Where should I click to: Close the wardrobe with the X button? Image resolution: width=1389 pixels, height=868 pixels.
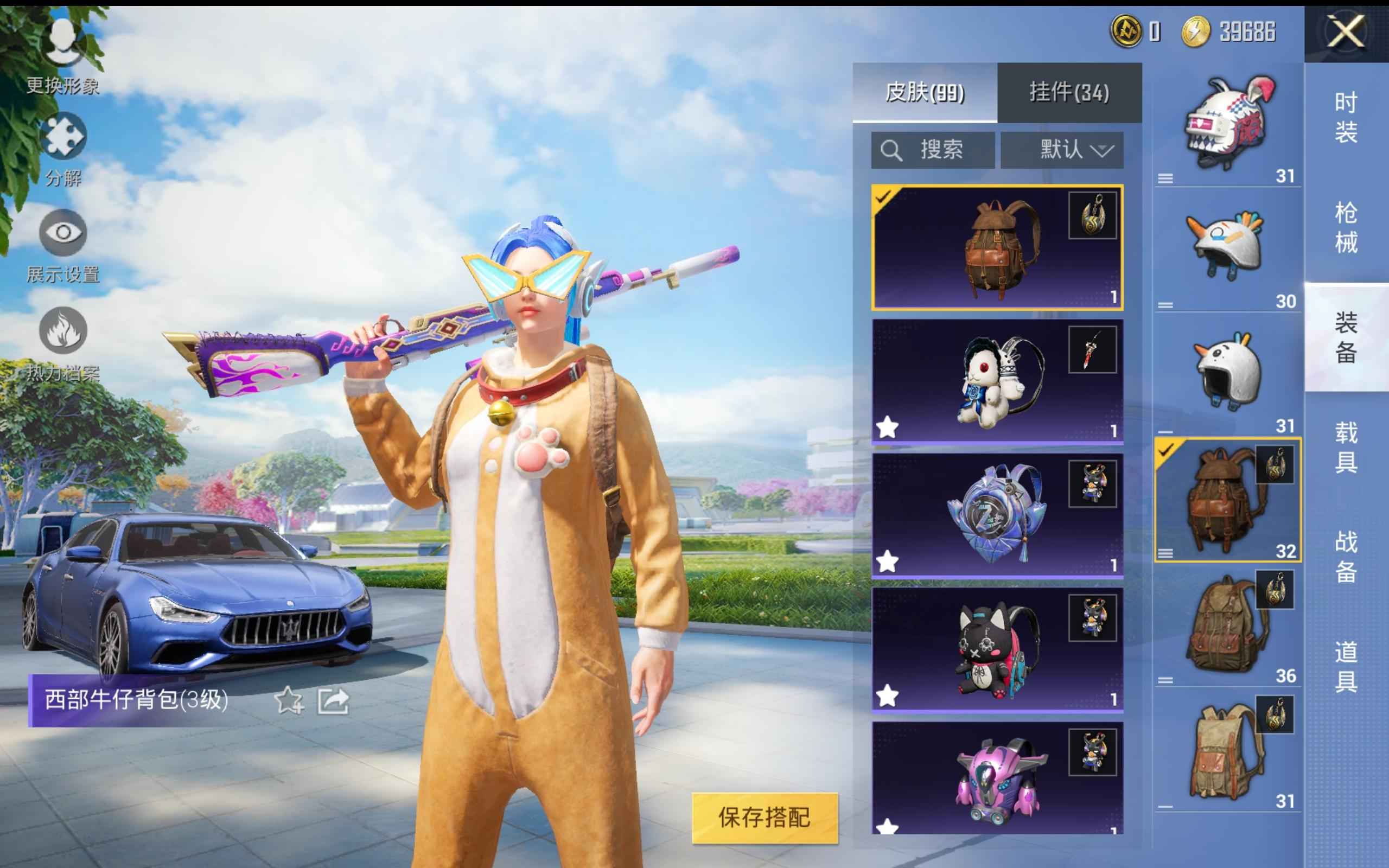1346,31
